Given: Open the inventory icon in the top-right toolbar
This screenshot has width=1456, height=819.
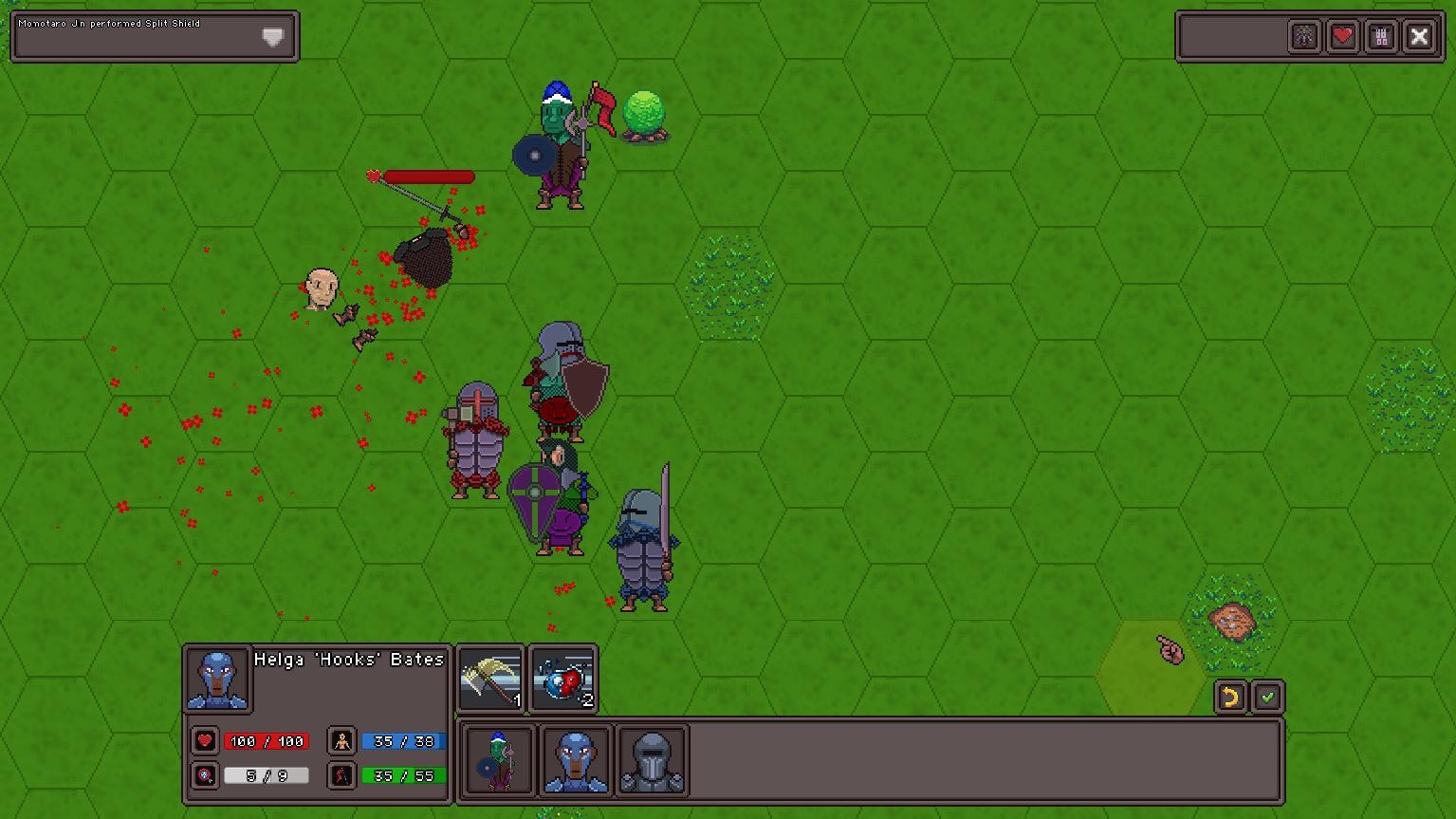Looking at the screenshot, I should point(1381,36).
